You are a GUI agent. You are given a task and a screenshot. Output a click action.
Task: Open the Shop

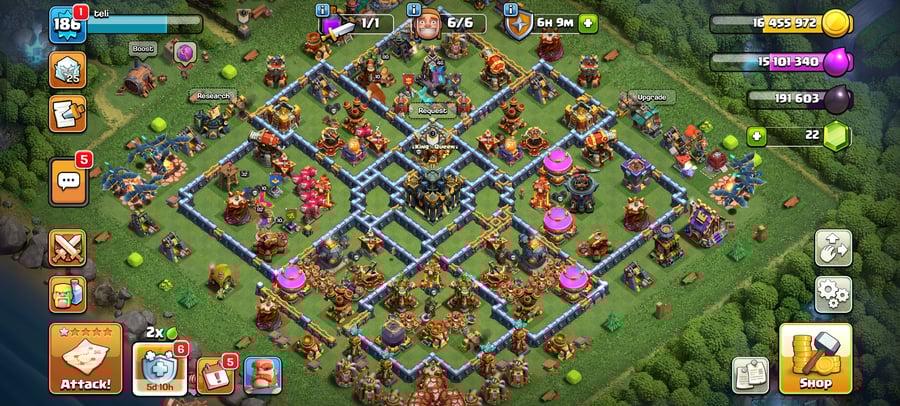[x=815, y=358]
